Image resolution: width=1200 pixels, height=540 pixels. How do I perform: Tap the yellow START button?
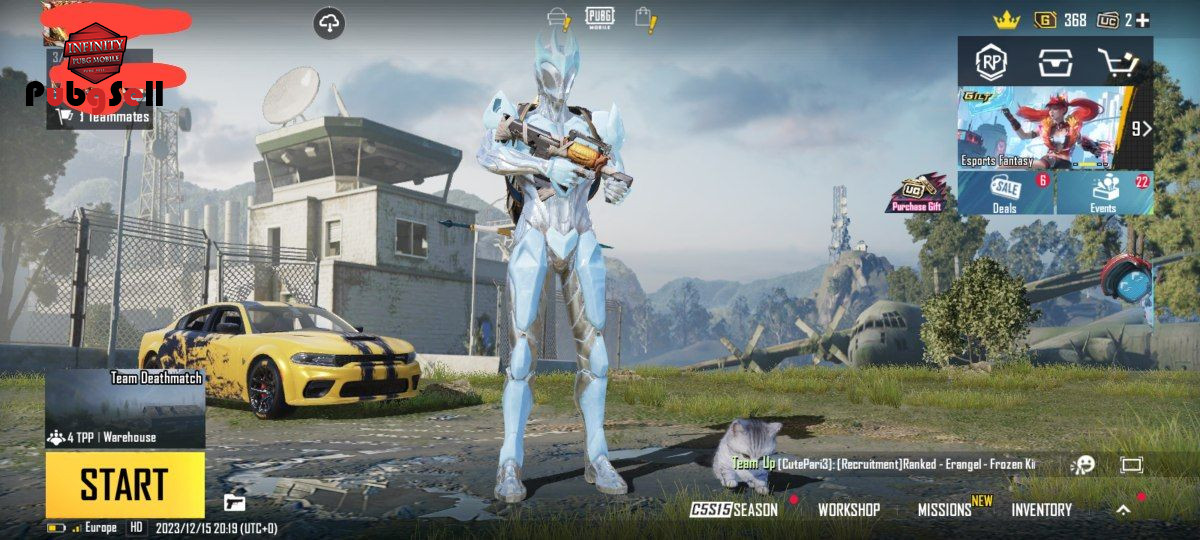tap(124, 485)
